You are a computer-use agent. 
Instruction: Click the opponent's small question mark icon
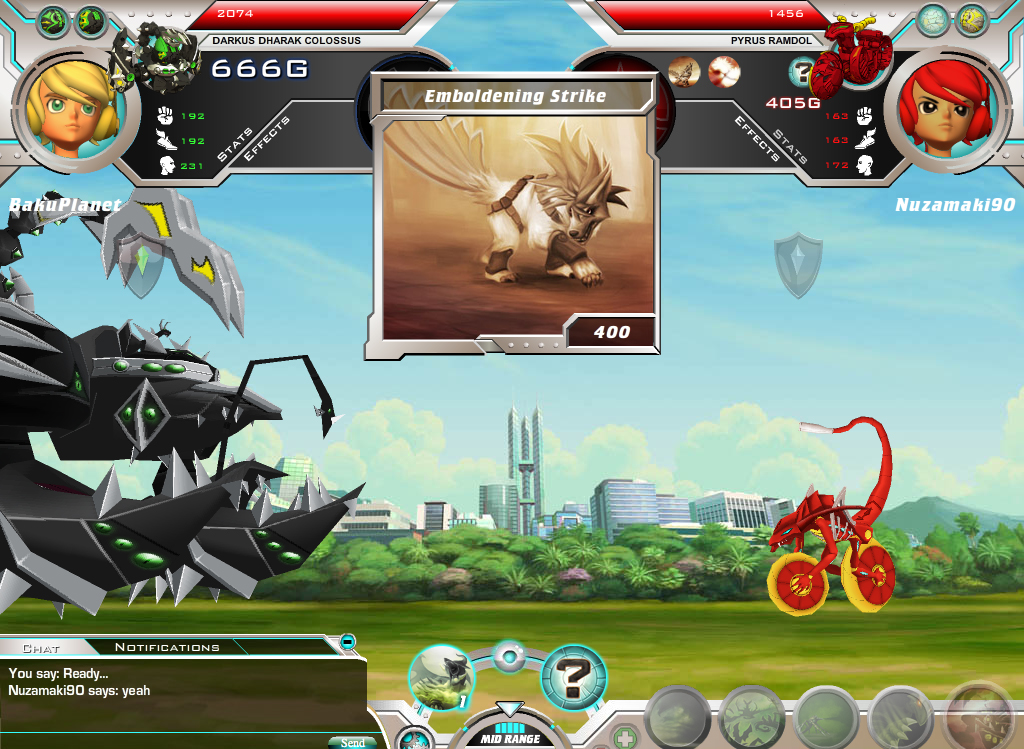pyautogui.click(x=801, y=71)
